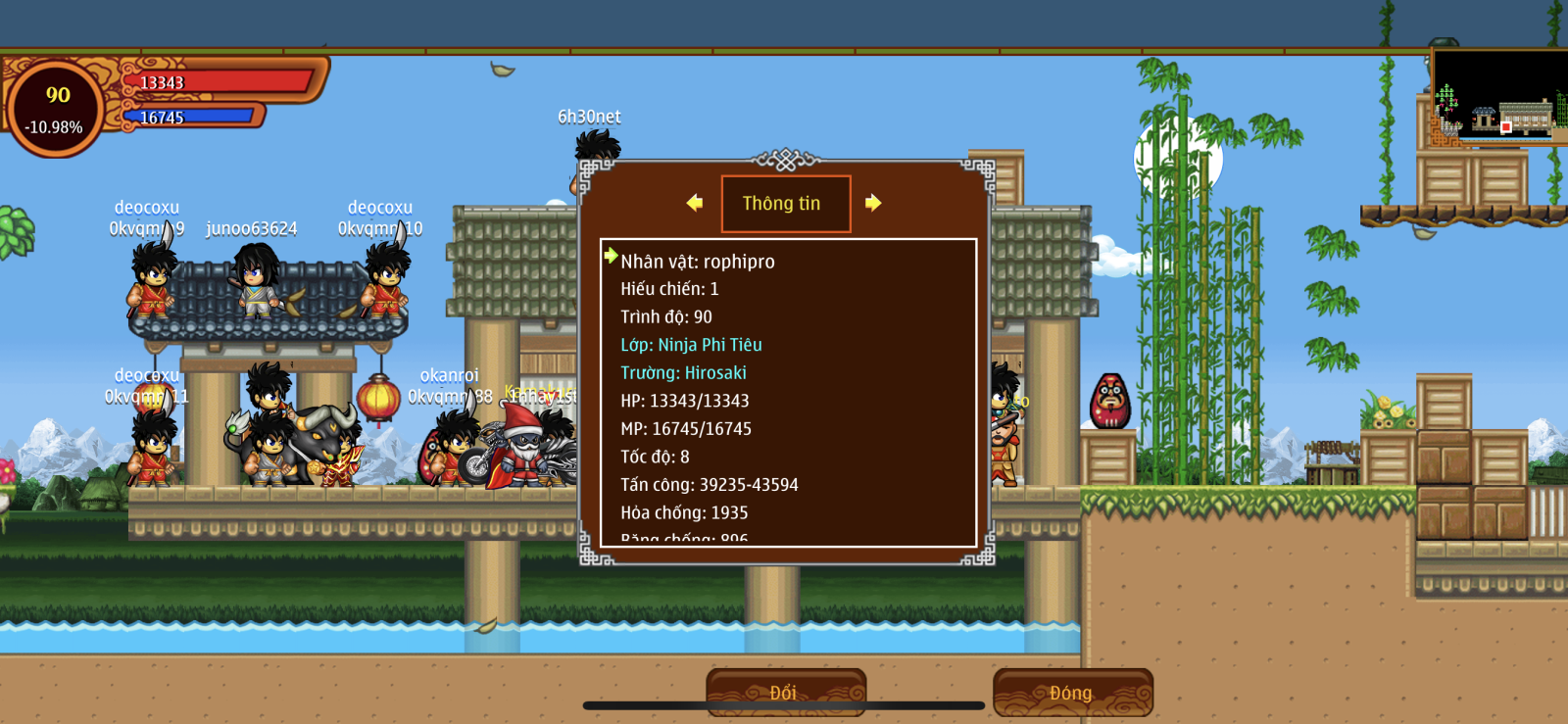This screenshot has width=1568, height=724.
Task: Open the minimap
Action: tap(1498, 96)
